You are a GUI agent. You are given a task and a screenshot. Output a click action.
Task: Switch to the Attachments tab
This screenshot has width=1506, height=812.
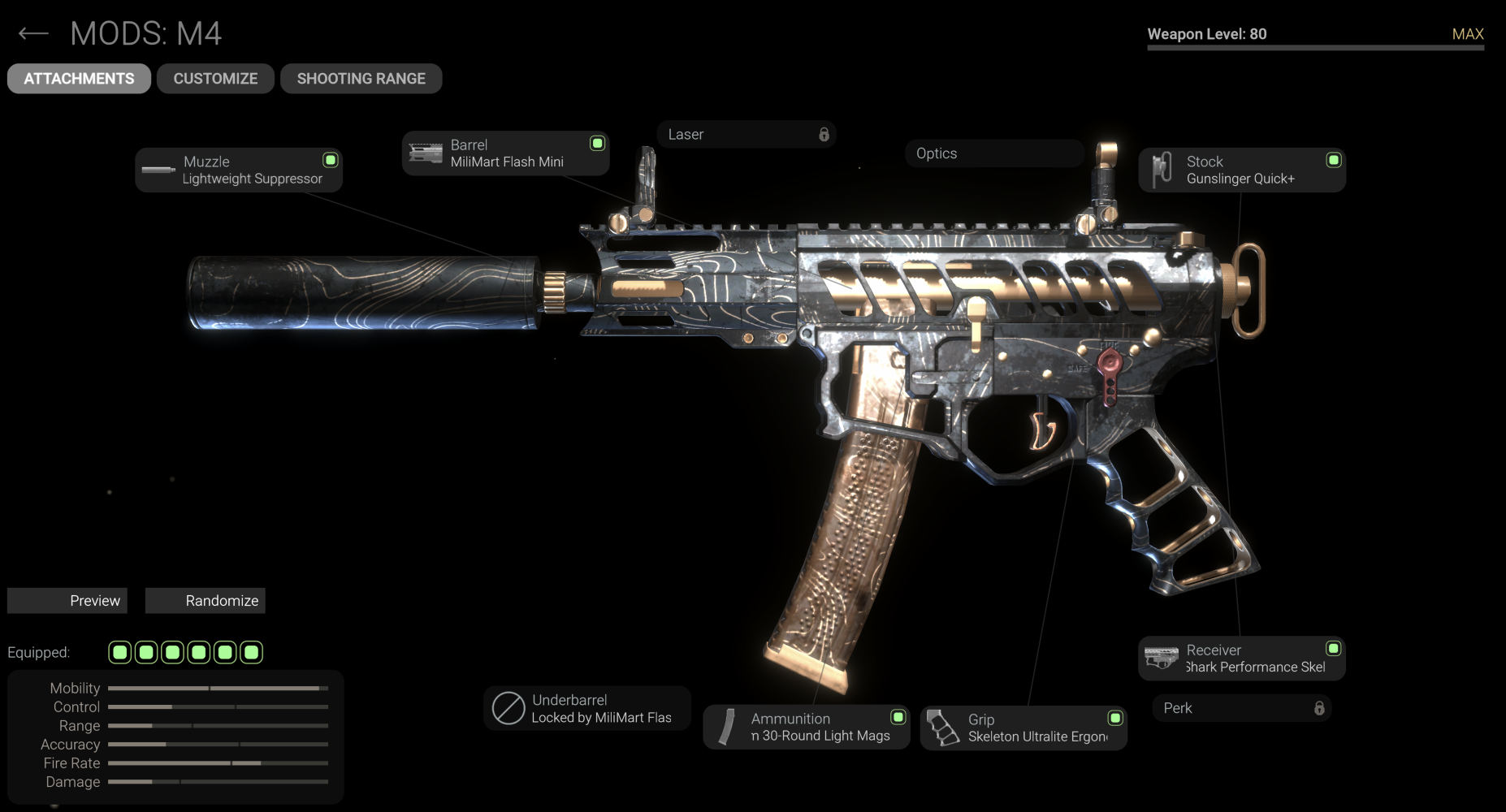tap(79, 79)
